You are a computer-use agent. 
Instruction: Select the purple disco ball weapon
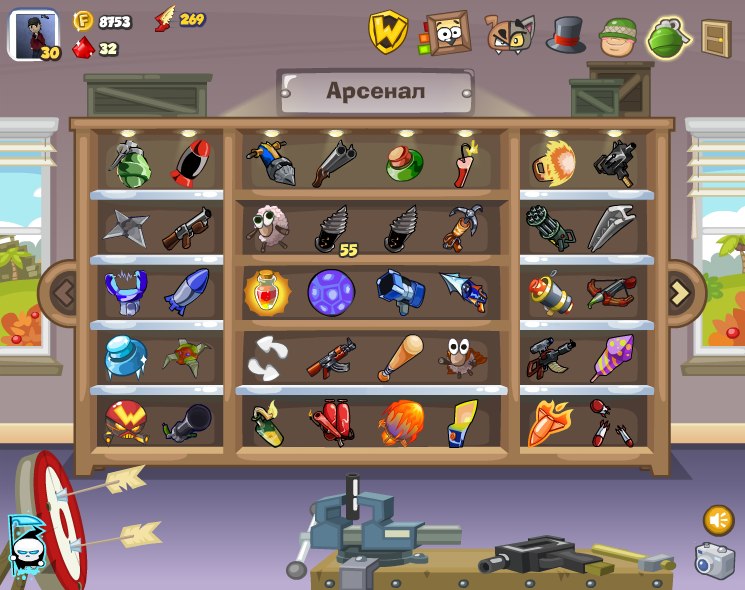pos(330,293)
